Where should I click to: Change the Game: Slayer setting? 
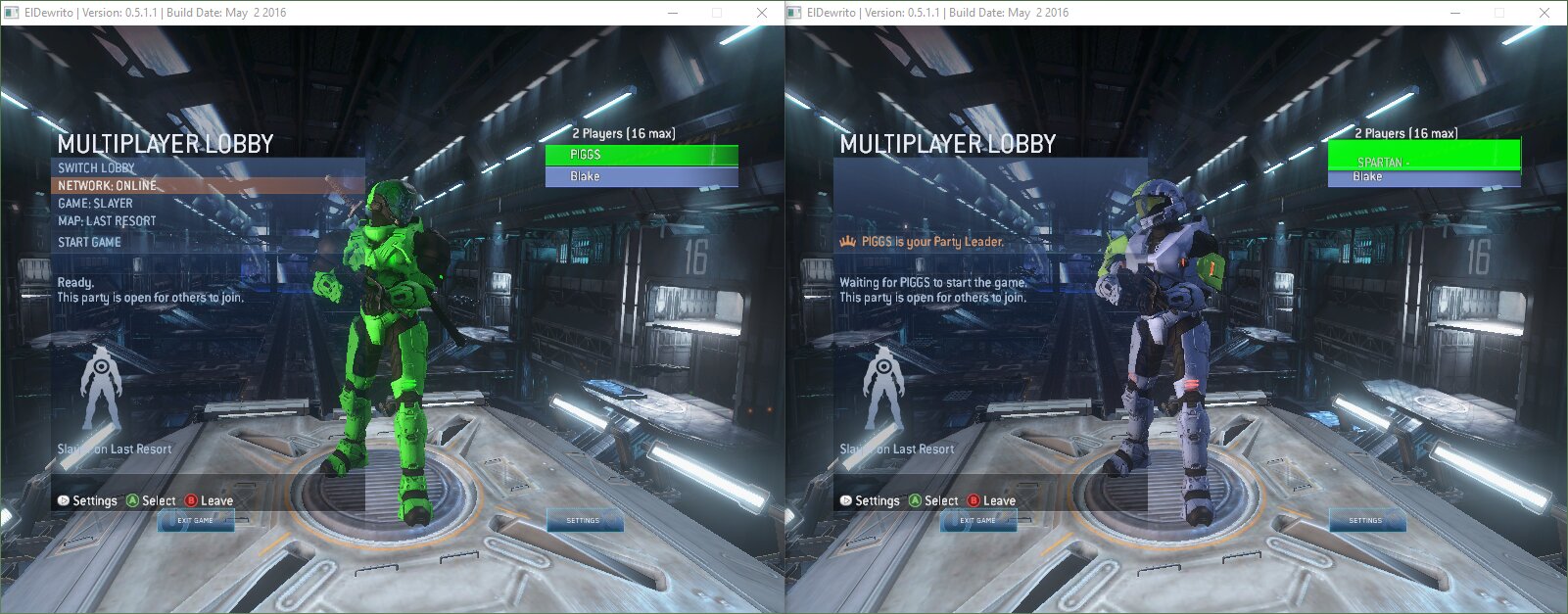pyautogui.click(x=95, y=203)
